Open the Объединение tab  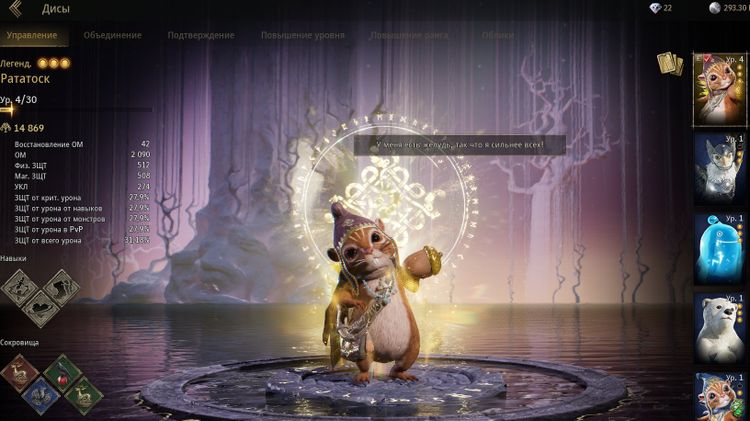(x=113, y=35)
